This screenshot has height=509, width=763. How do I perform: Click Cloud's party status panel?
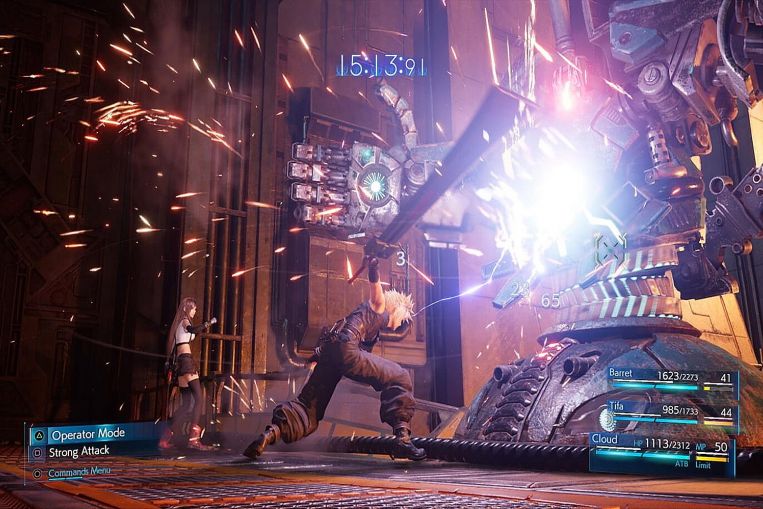coord(661,453)
